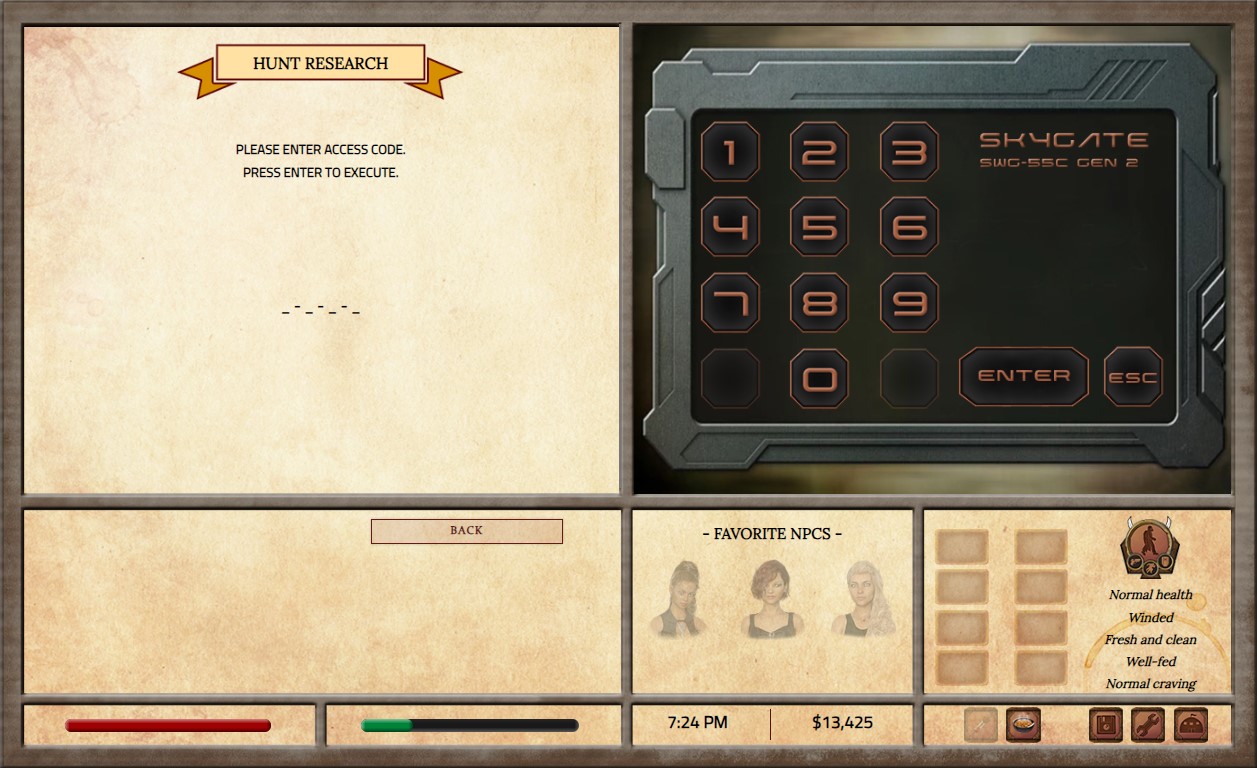
Task: Enter digit 0 on the keypad
Action: point(819,378)
